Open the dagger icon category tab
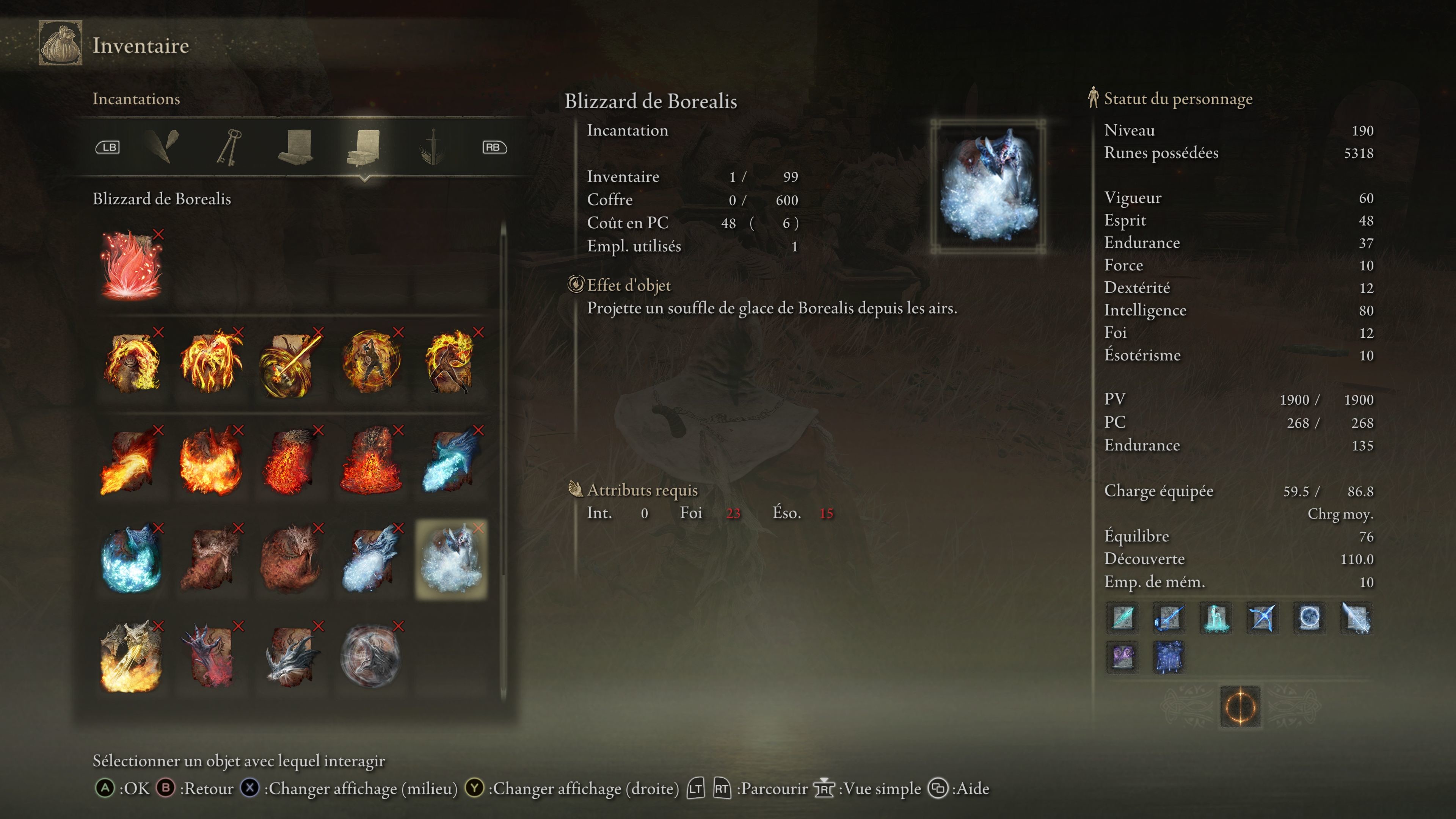The width and height of the screenshot is (1456, 819). click(x=432, y=147)
